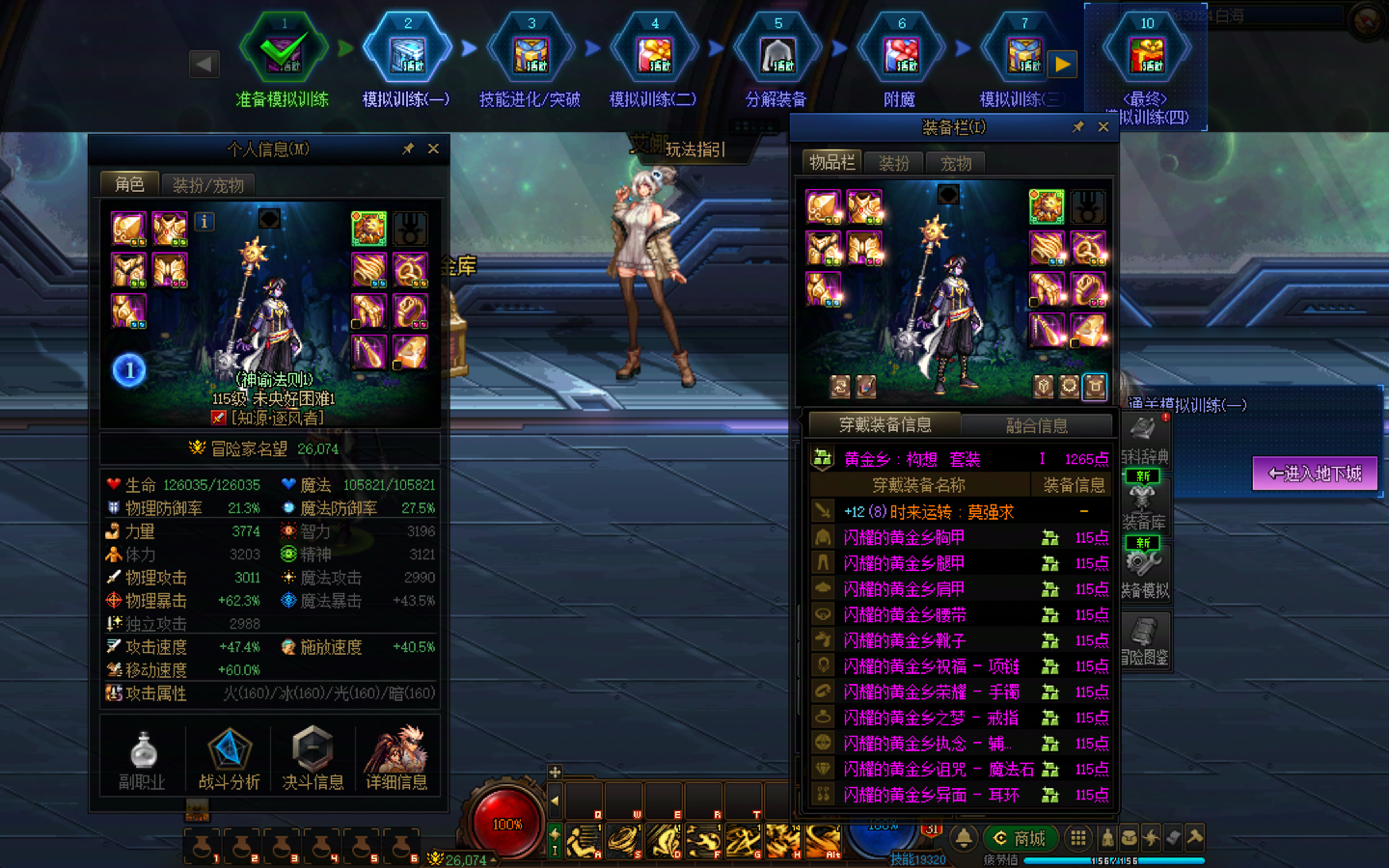The image size is (1389, 868).
Task: Click the 进入地下城 button
Action: 1315,474
